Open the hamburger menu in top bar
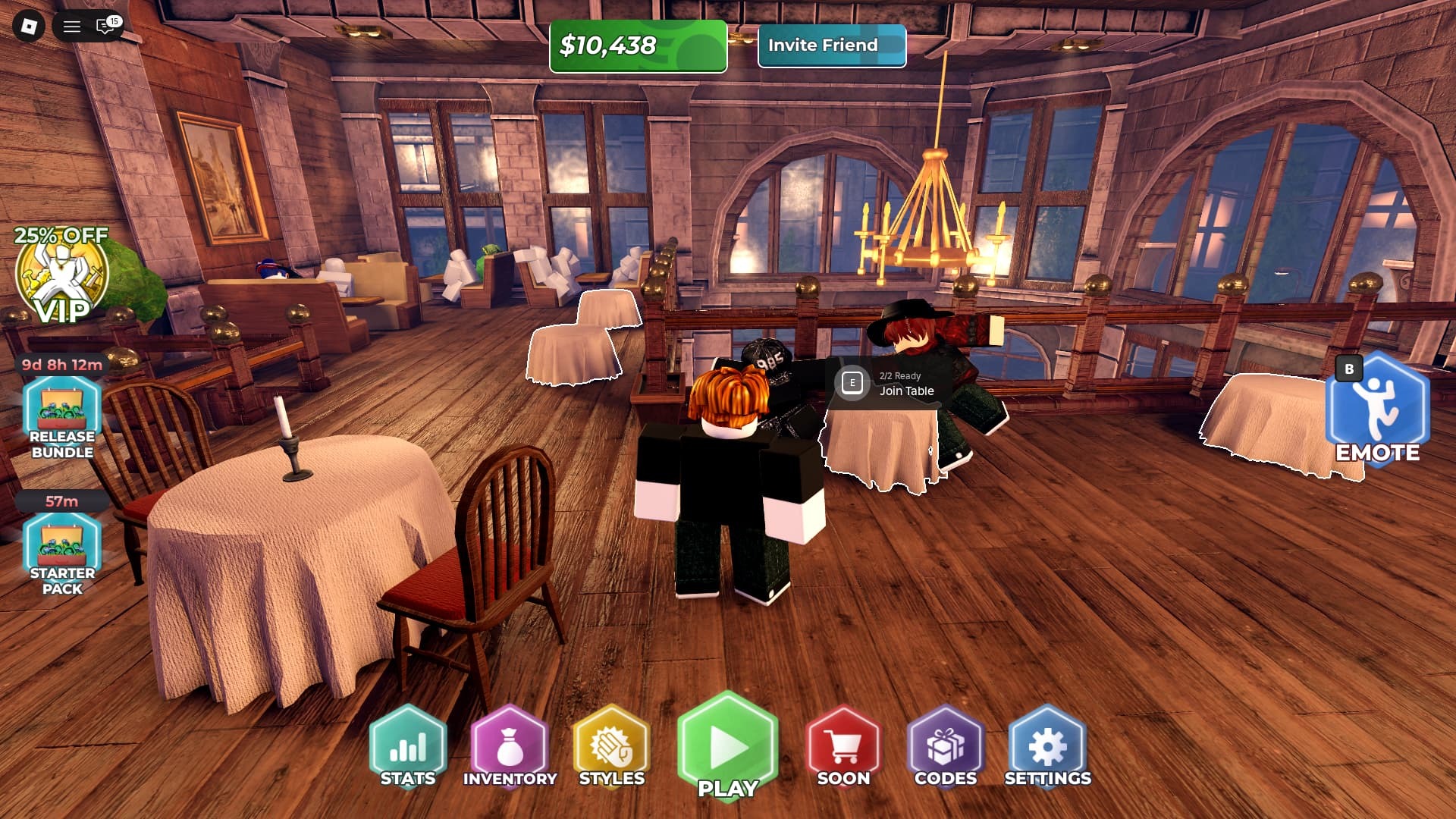The width and height of the screenshot is (1456, 819). pyautogui.click(x=72, y=27)
